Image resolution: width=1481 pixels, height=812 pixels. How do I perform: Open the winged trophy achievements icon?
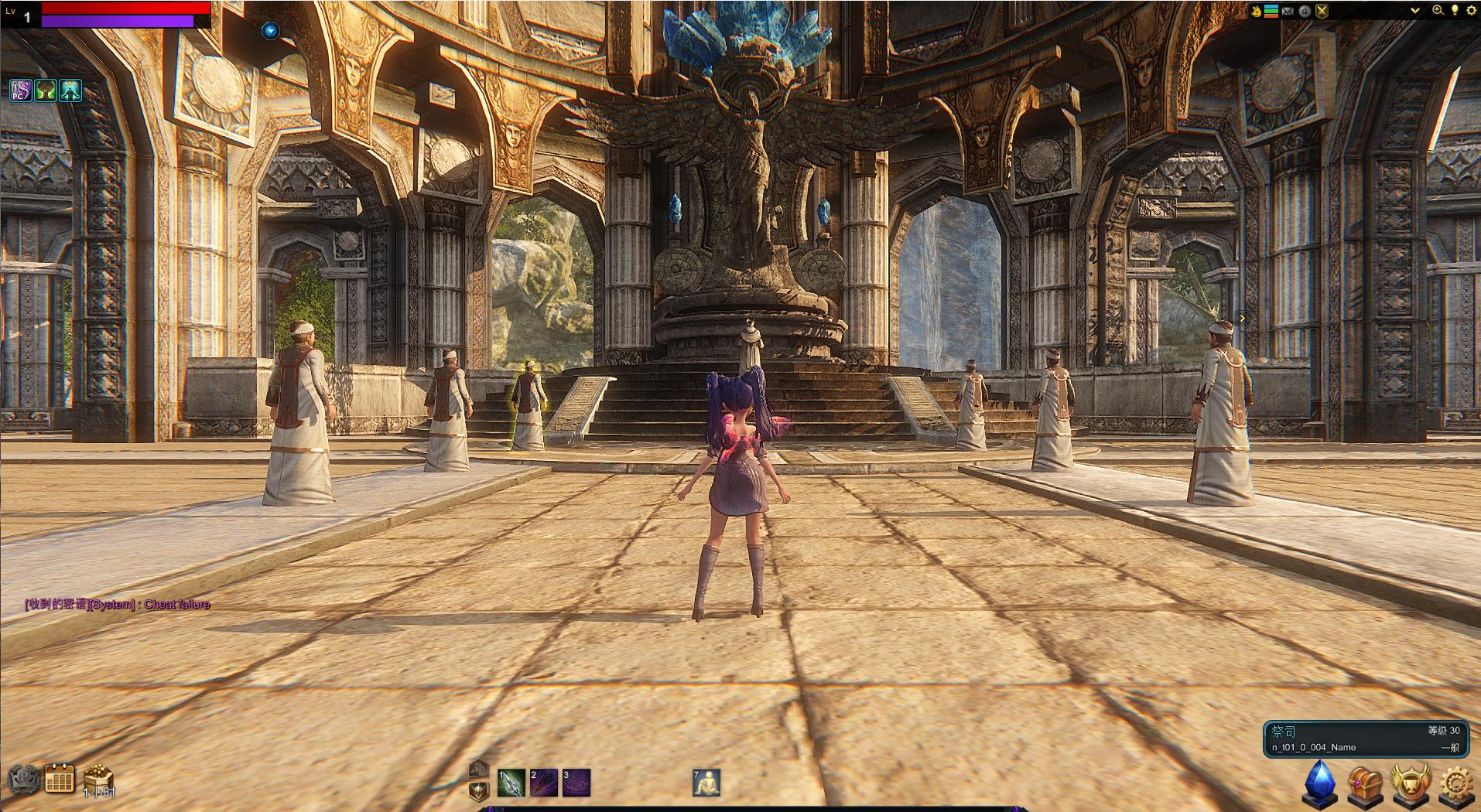[1411, 783]
